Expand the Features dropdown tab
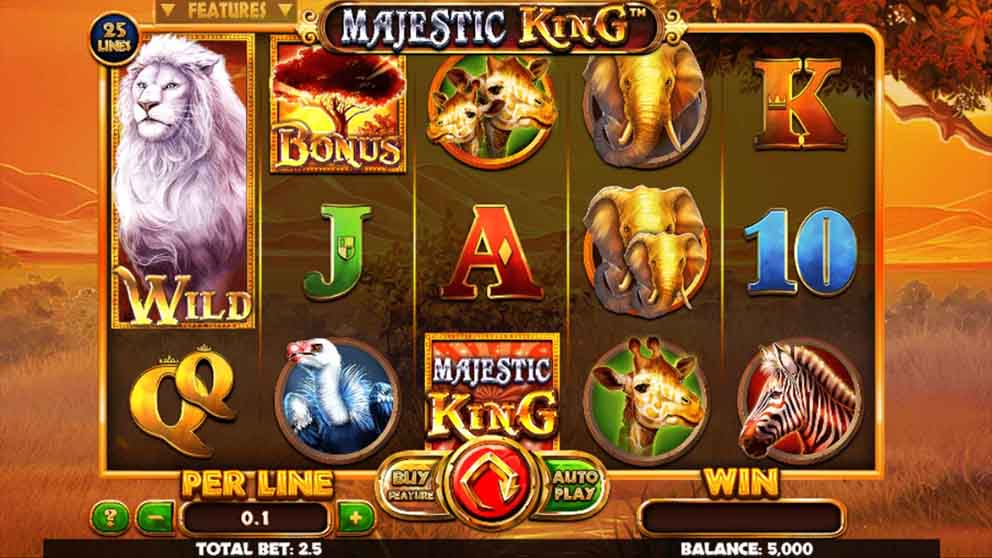Image resolution: width=992 pixels, height=558 pixels. click(226, 11)
